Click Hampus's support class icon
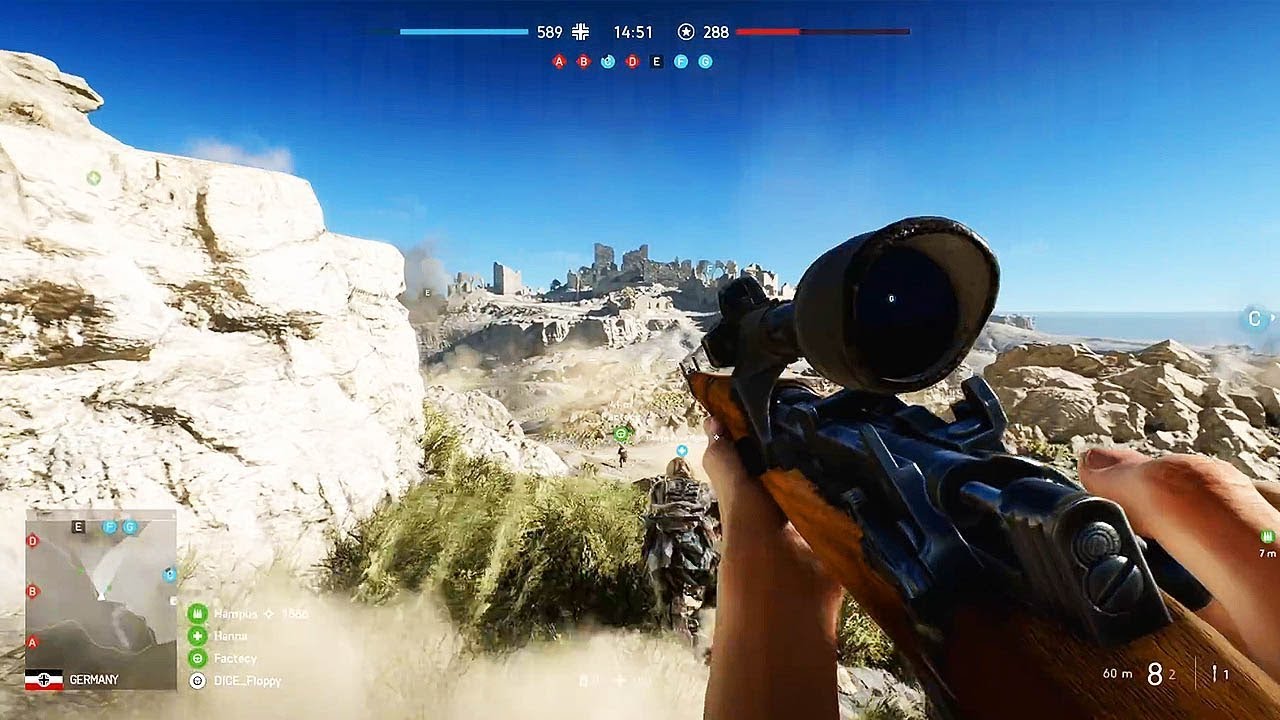Viewport: 1280px width, 720px height. click(x=197, y=614)
